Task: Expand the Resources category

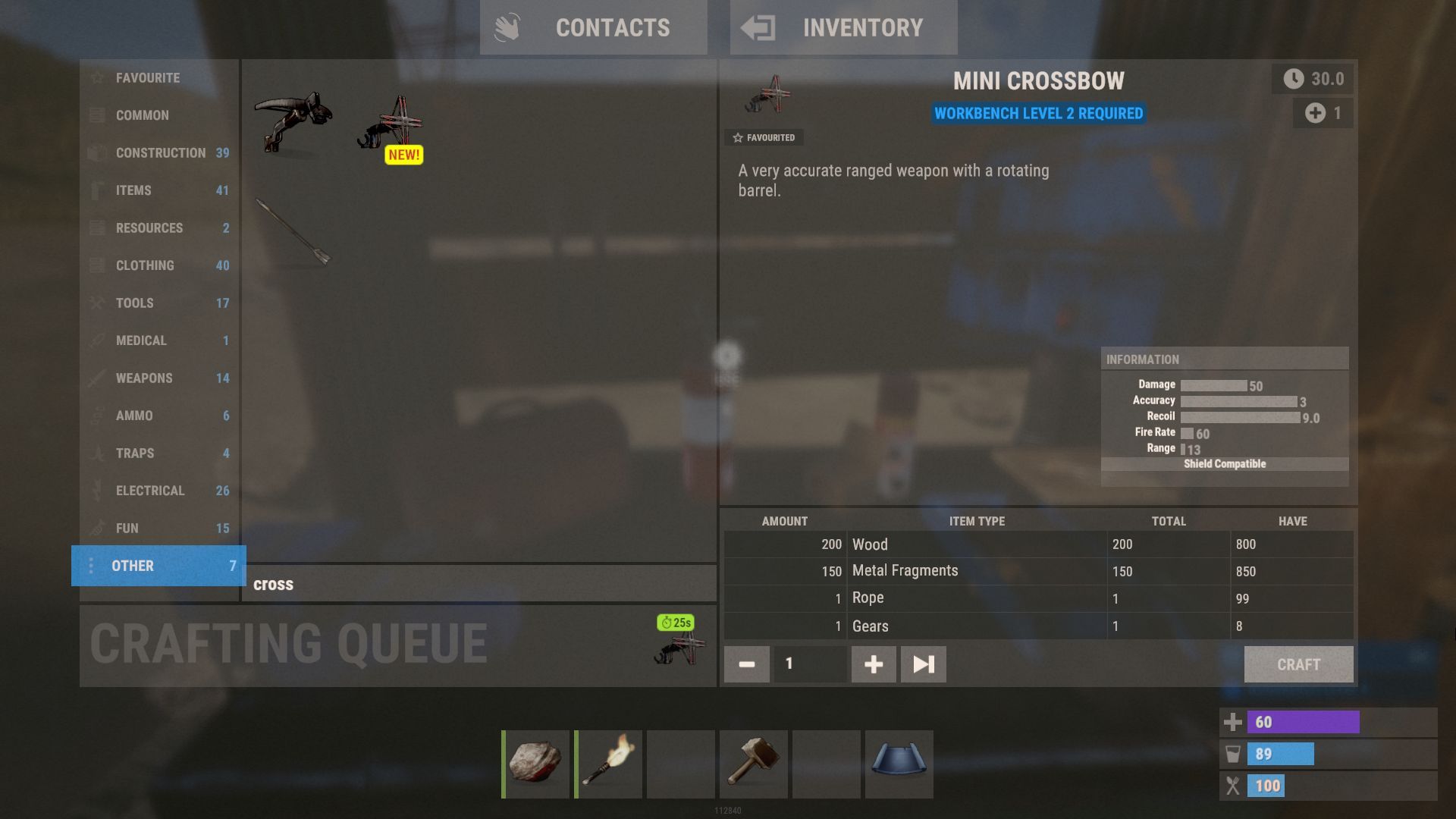Action: tap(97, 227)
